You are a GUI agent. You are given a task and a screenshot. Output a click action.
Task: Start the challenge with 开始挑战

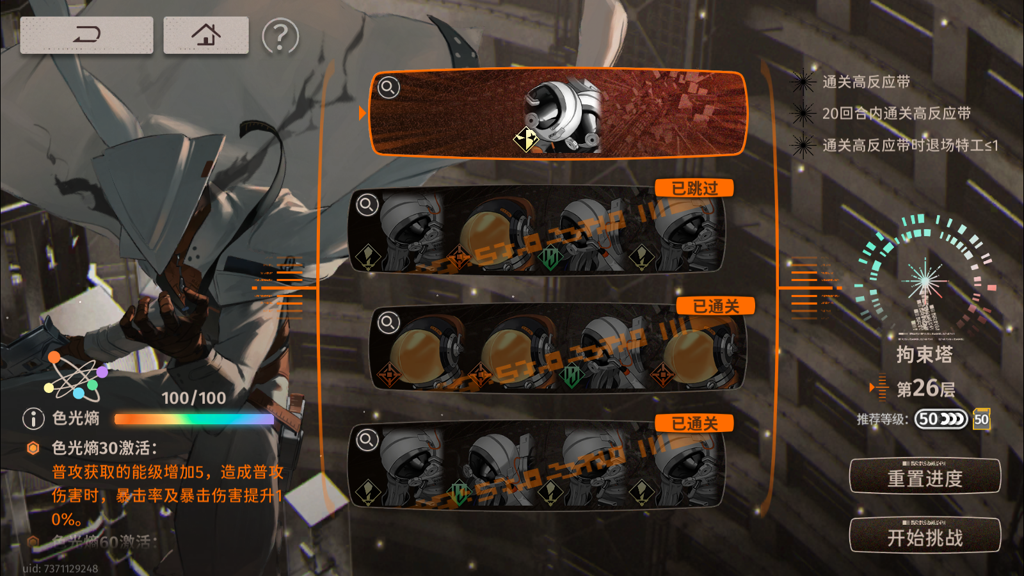(x=924, y=536)
